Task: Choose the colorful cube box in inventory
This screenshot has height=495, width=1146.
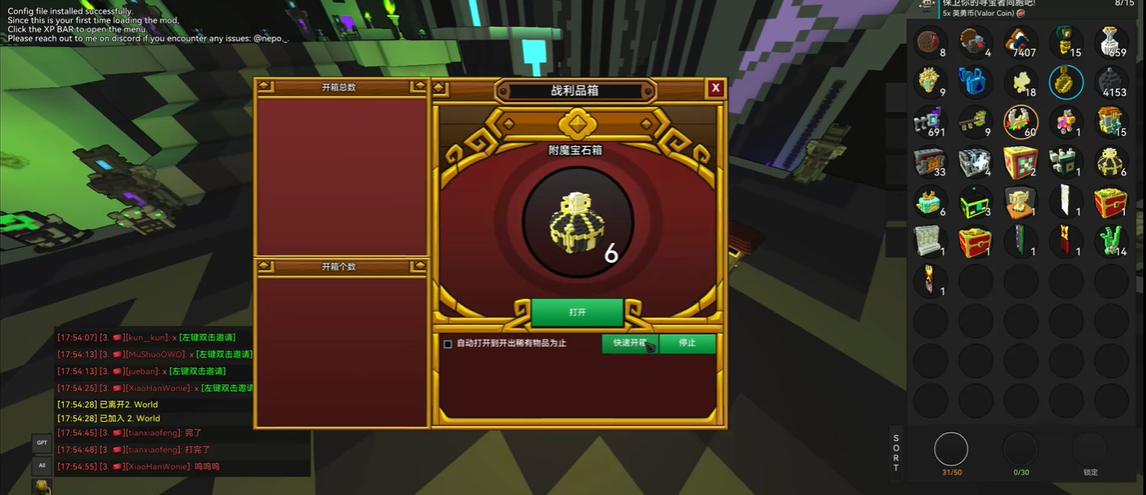Action: [1020, 162]
